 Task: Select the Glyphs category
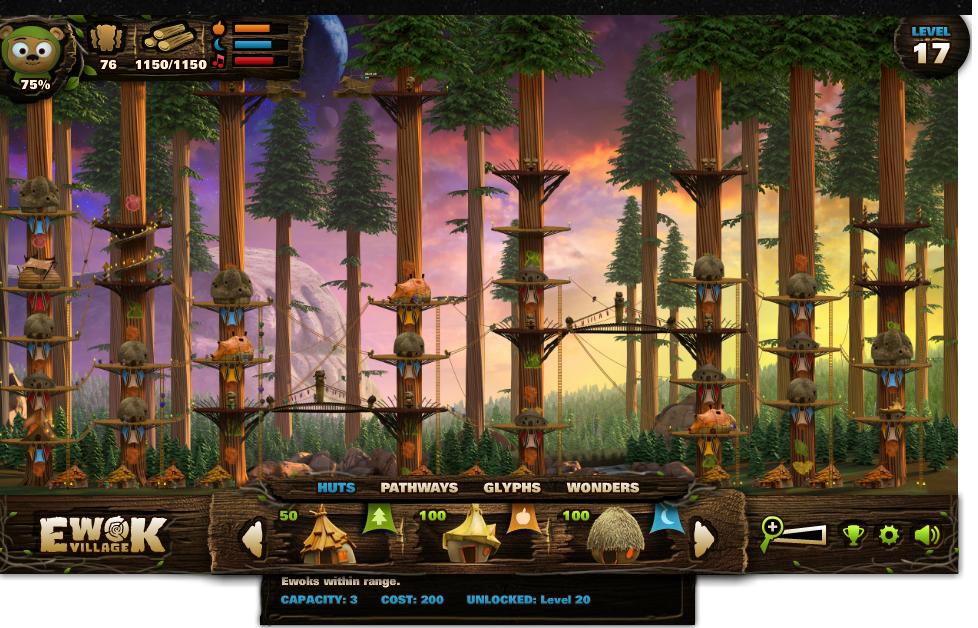pos(512,488)
